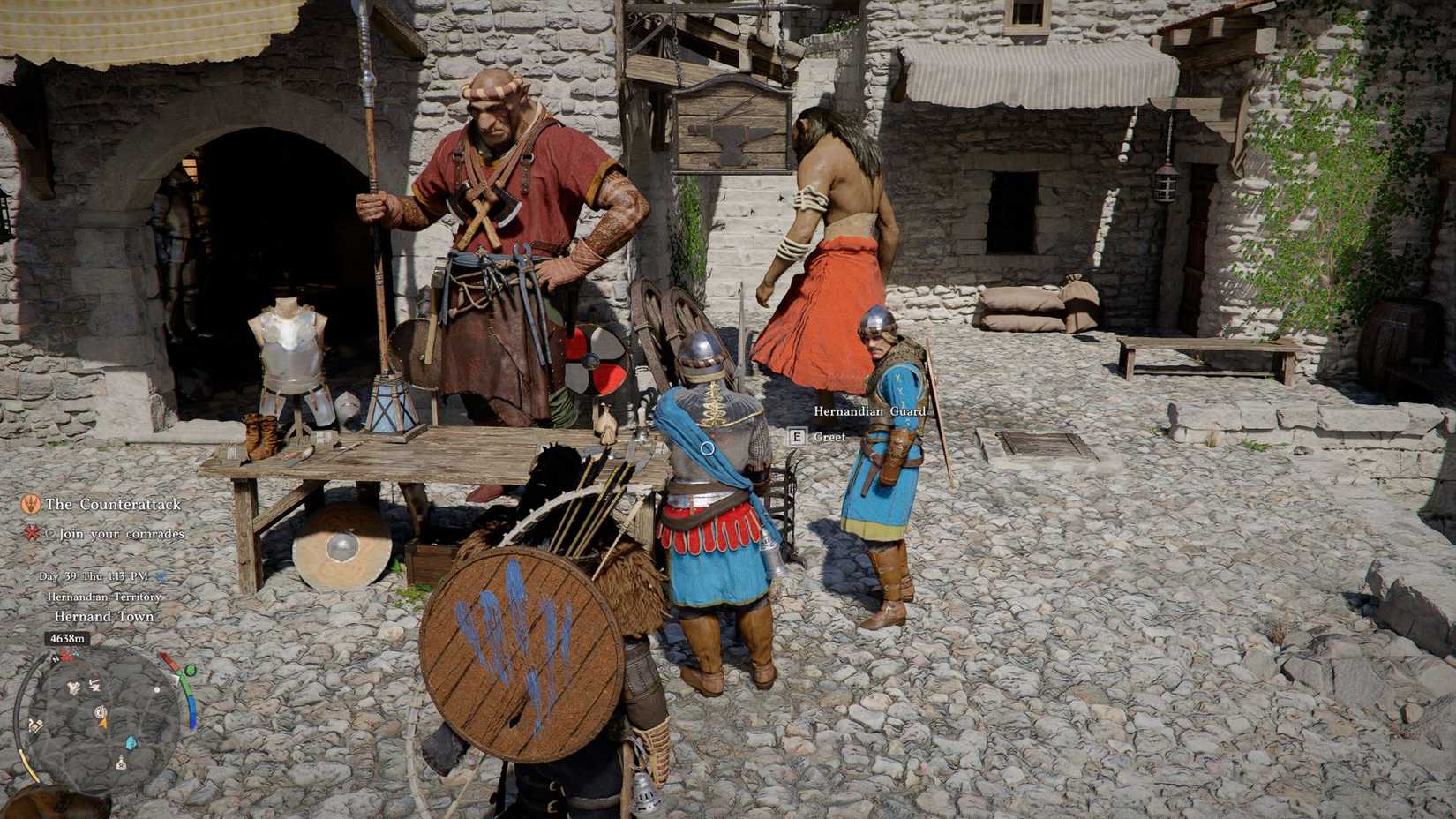Select the quest emblem icon beside The Counterattack
This screenshot has height=819, width=1456.
click(30, 505)
